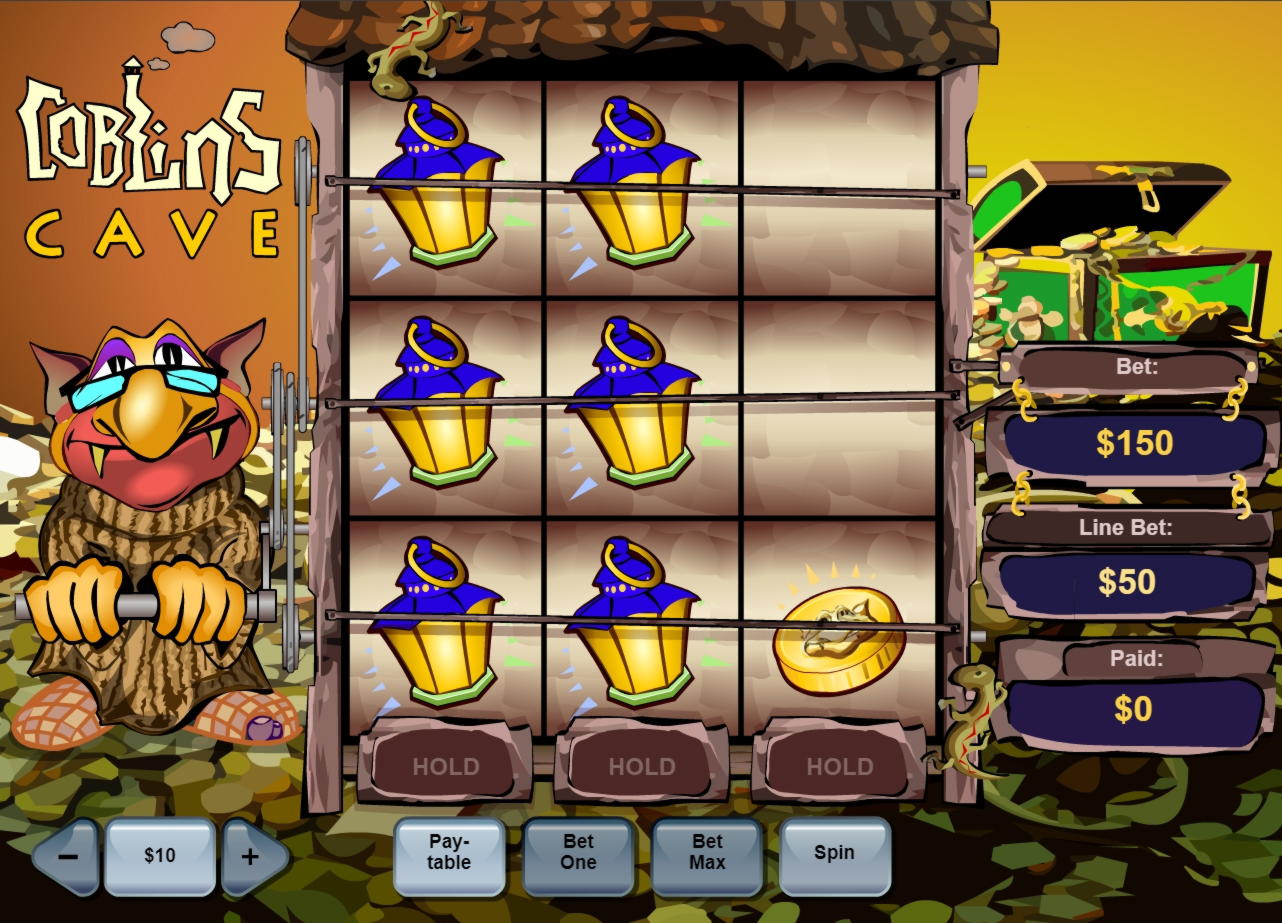Spin the reels
The height and width of the screenshot is (923, 1282).
[x=834, y=853]
